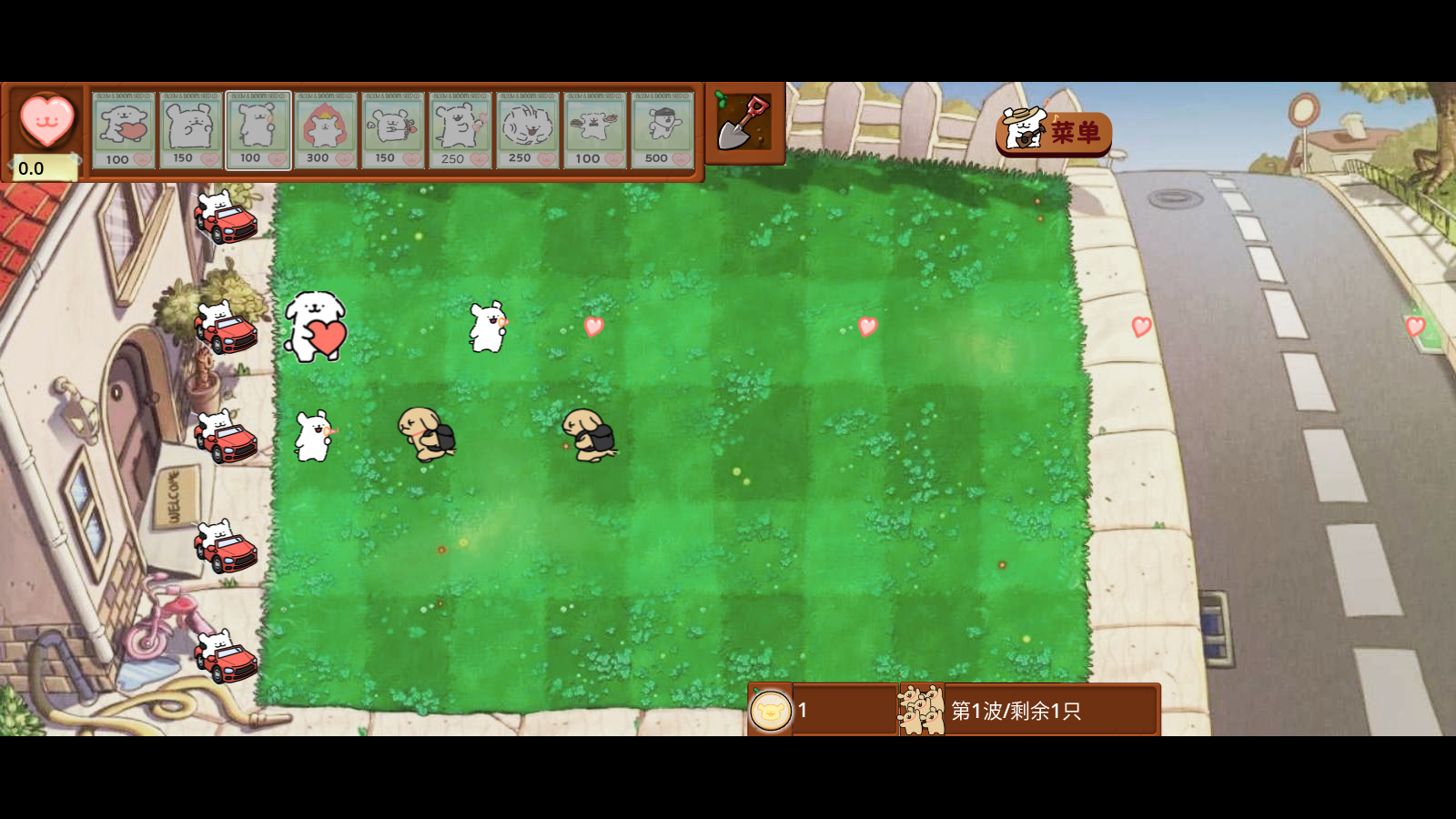Pick the fluffy laughing dog card

528,130
